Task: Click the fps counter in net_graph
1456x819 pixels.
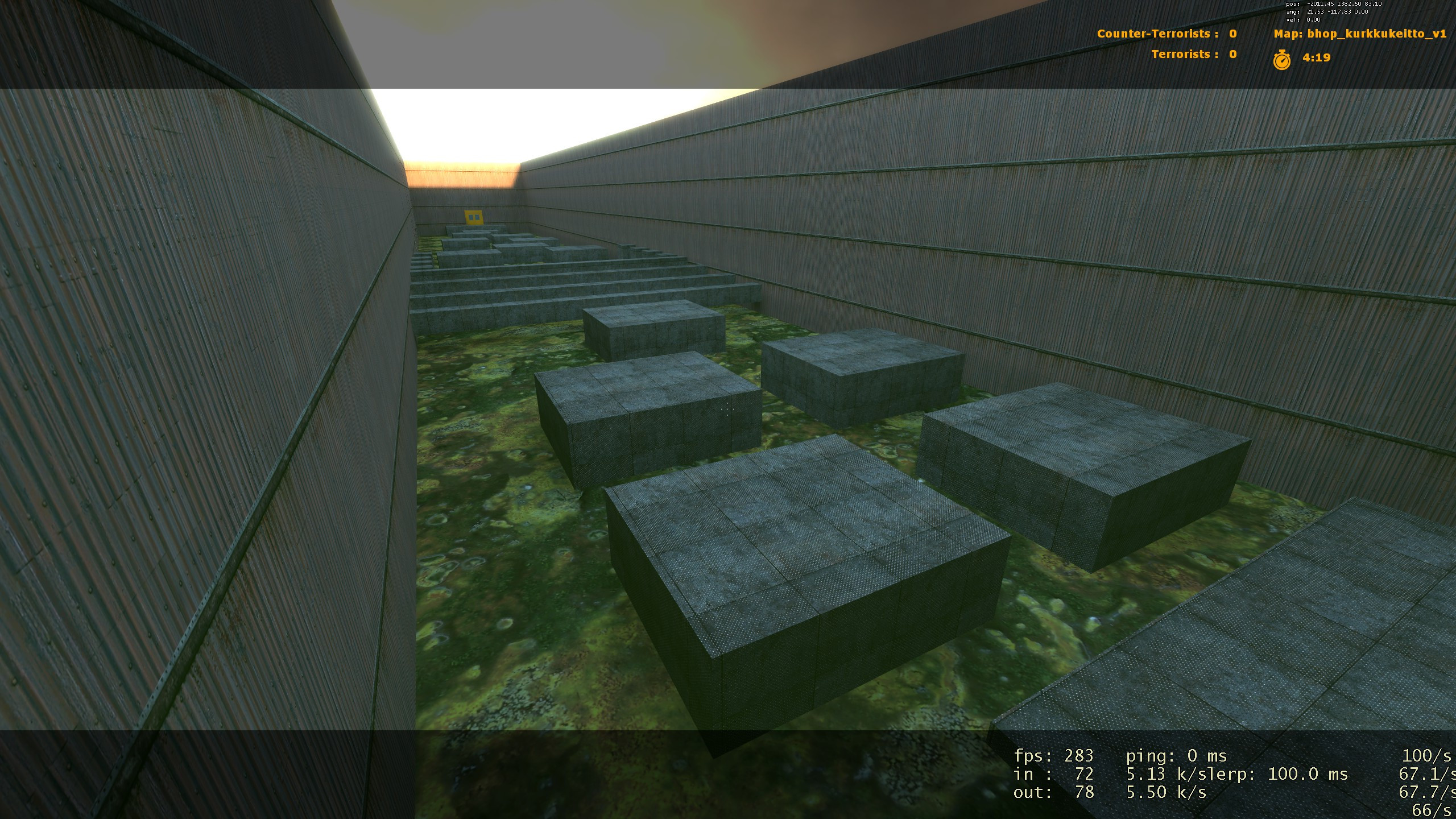Action: [1056, 757]
